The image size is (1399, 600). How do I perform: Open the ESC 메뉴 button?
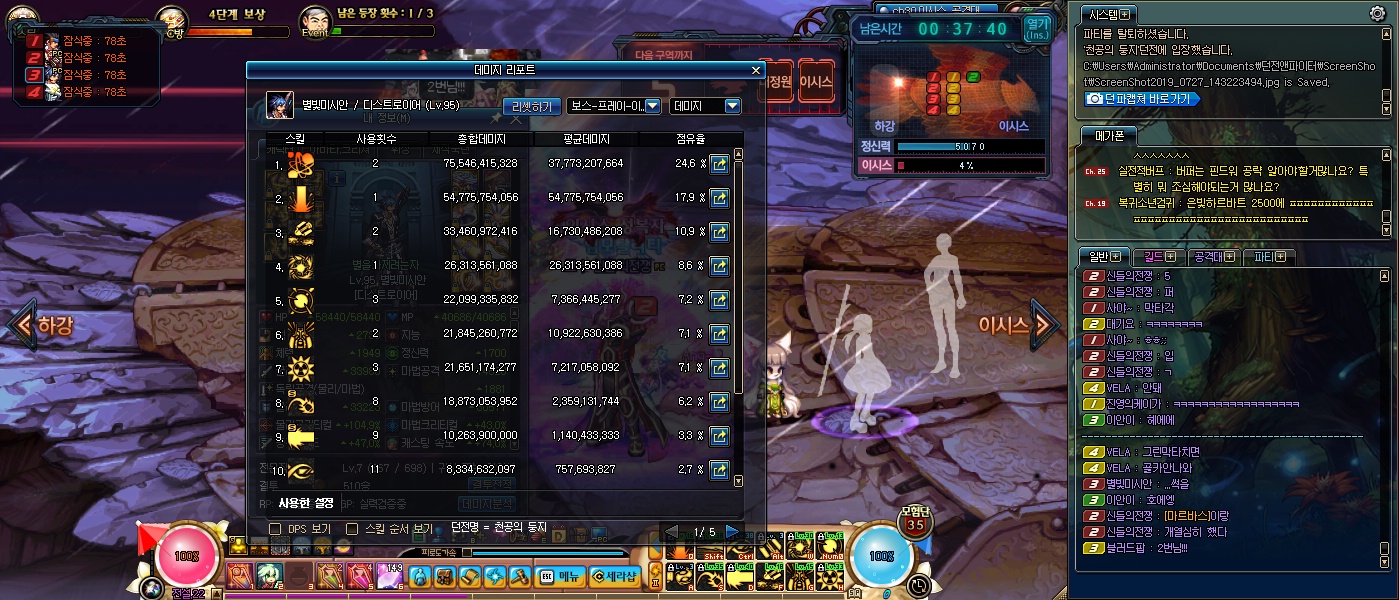pos(560,576)
